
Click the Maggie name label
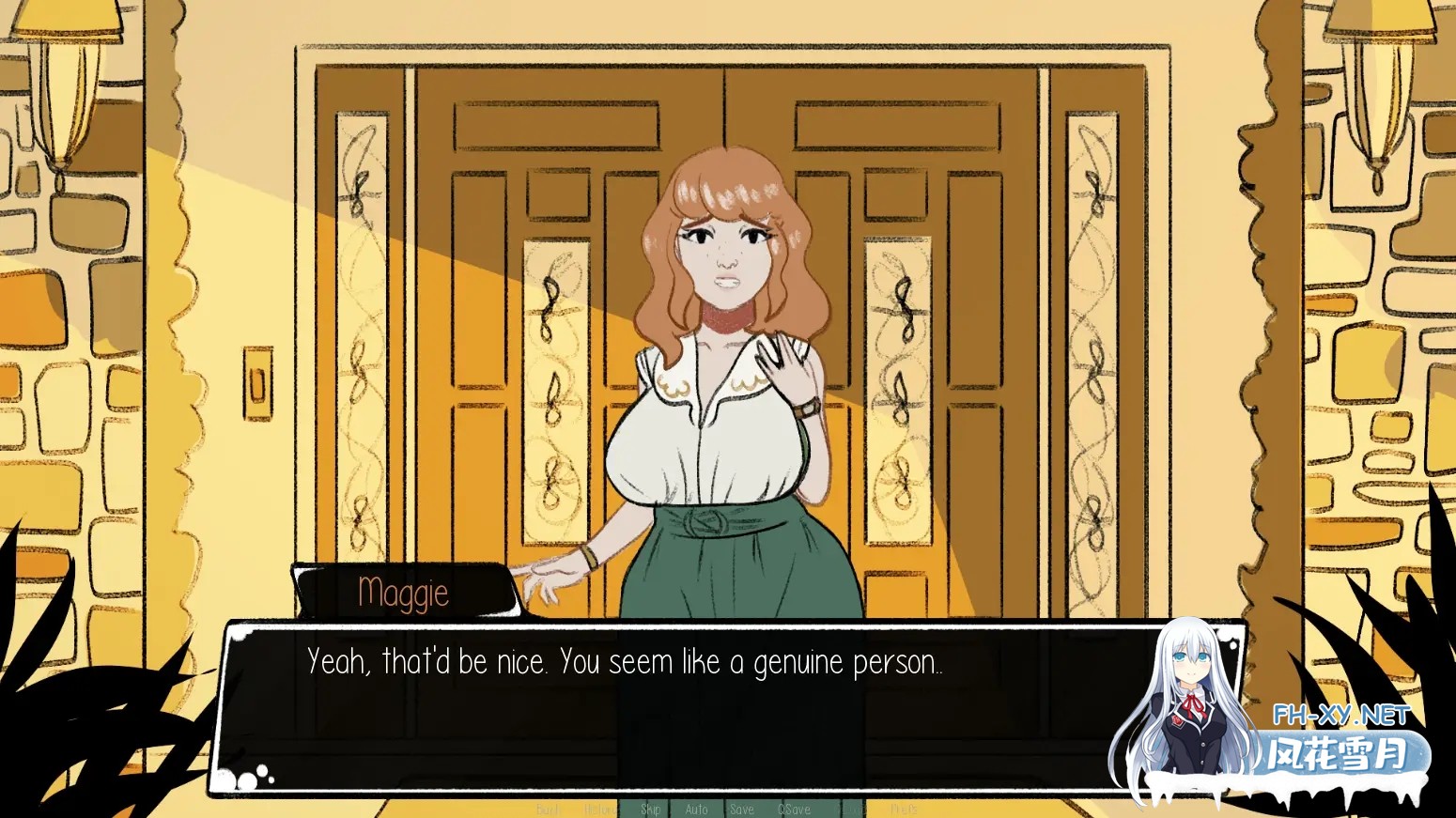(x=405, y=592)
